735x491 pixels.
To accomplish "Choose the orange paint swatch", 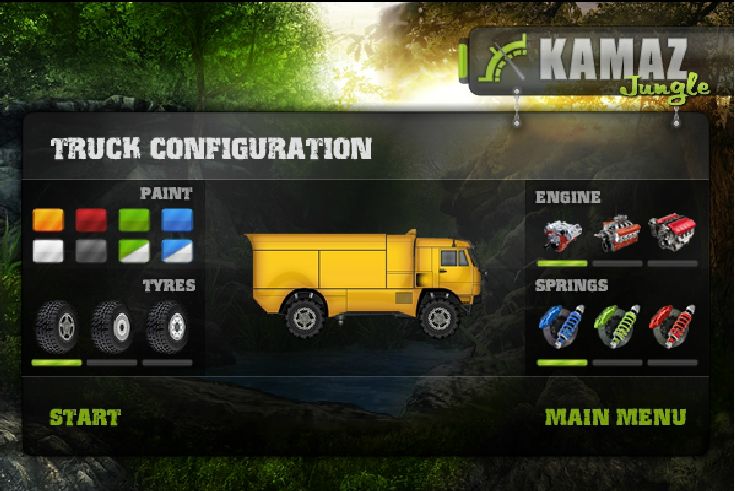I will [48, 220].
